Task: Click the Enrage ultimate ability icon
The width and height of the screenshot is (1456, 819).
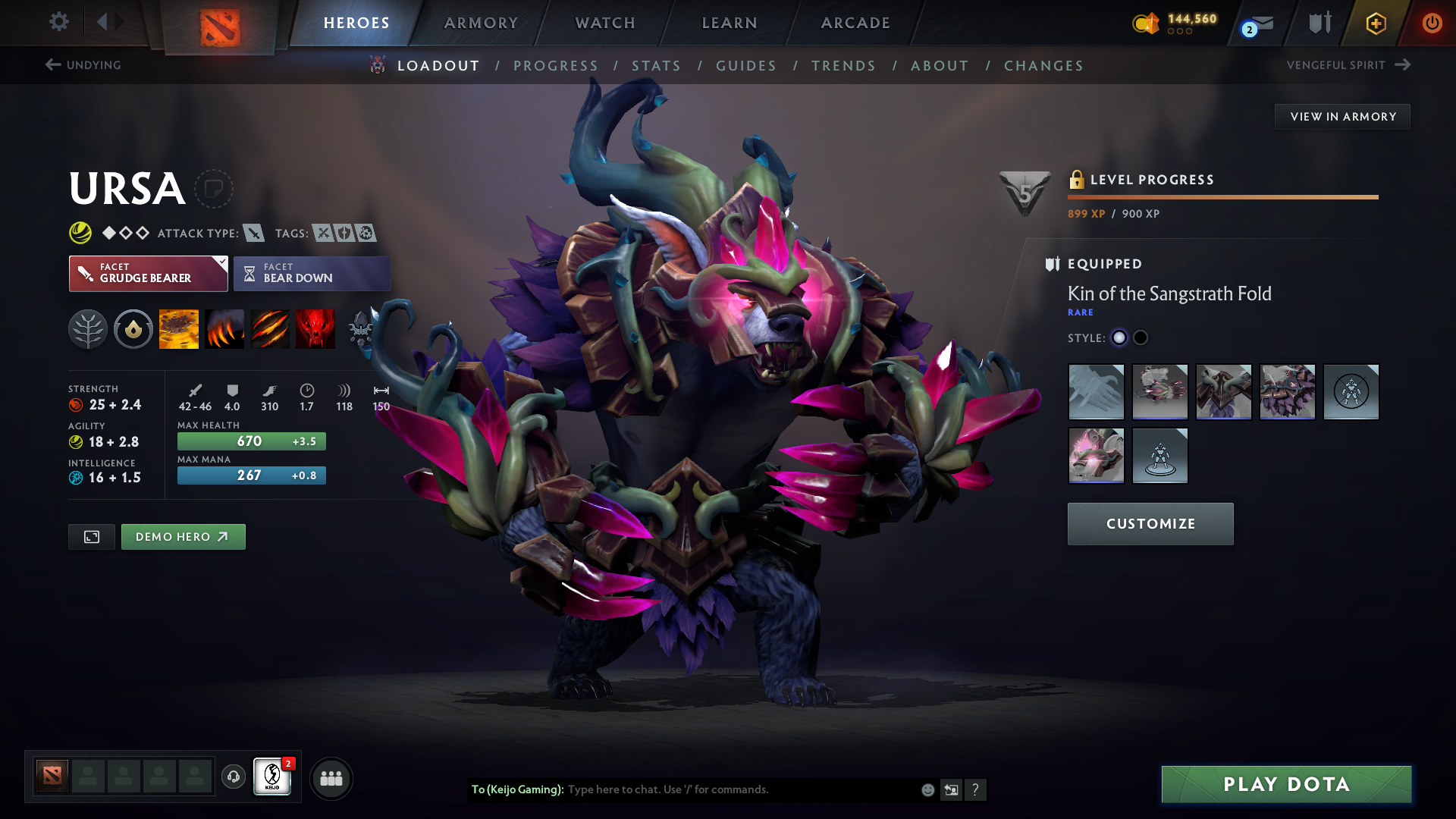Action: [x=315, y=329]
